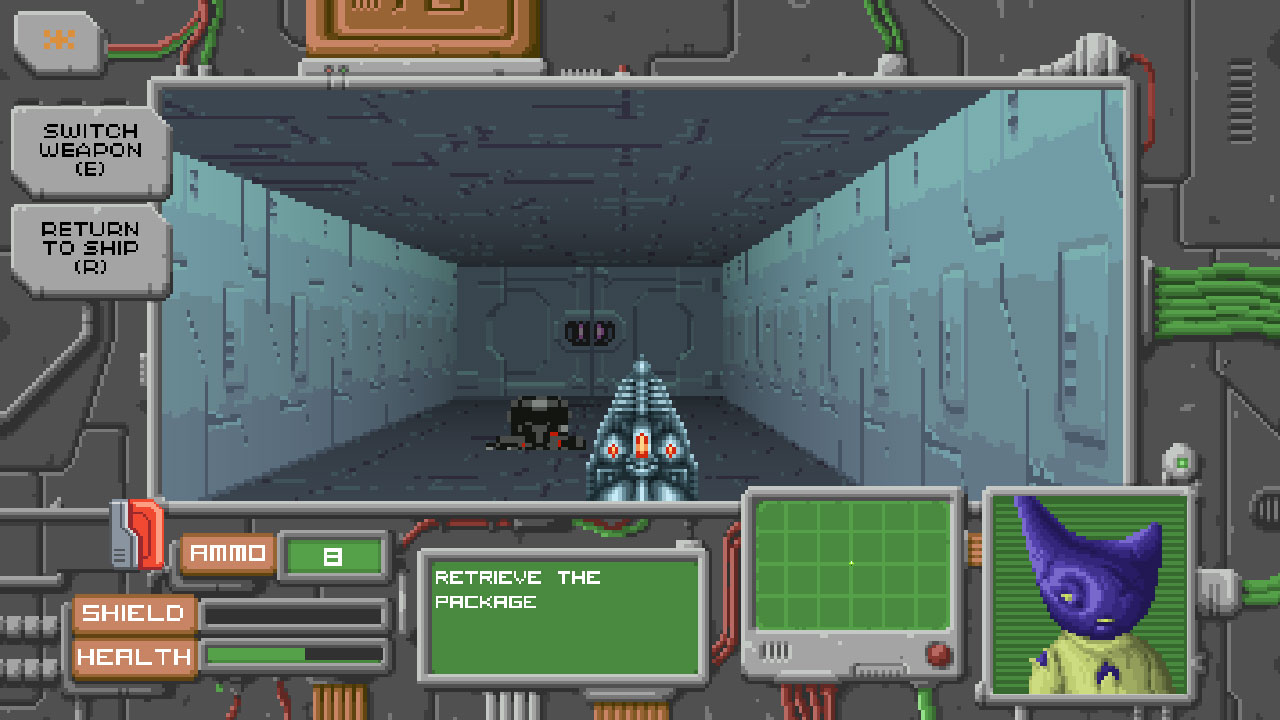Click the SHIELD label plate

[134, 612]
